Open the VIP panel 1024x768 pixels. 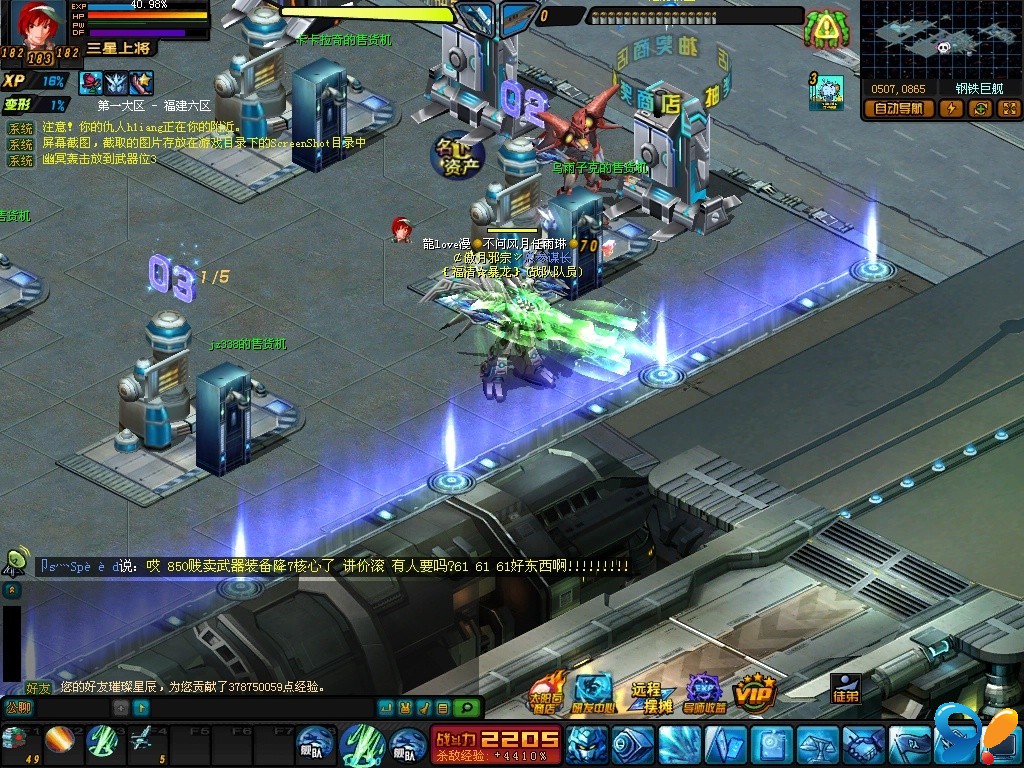pyautogui.click(x=756, y=692)
